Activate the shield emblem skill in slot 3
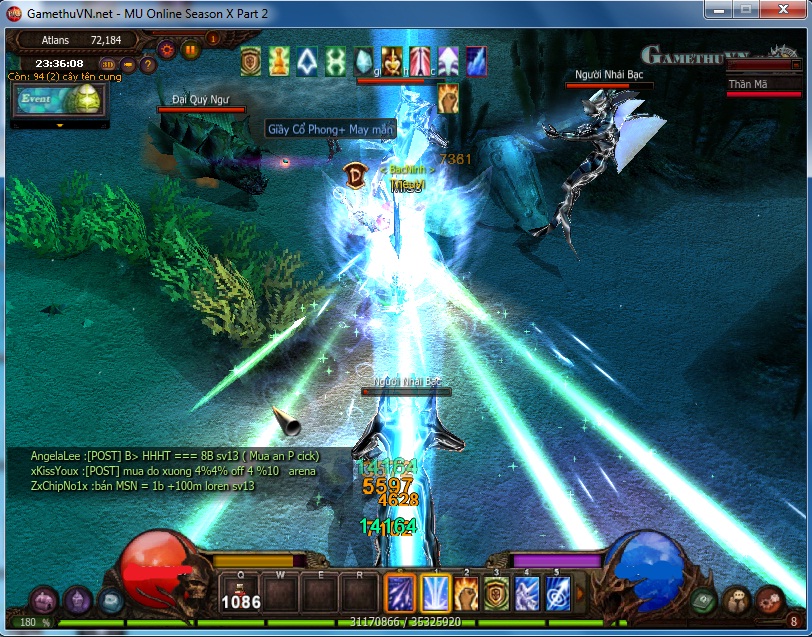This screenshot has width=812, height=637. (496, 592)
